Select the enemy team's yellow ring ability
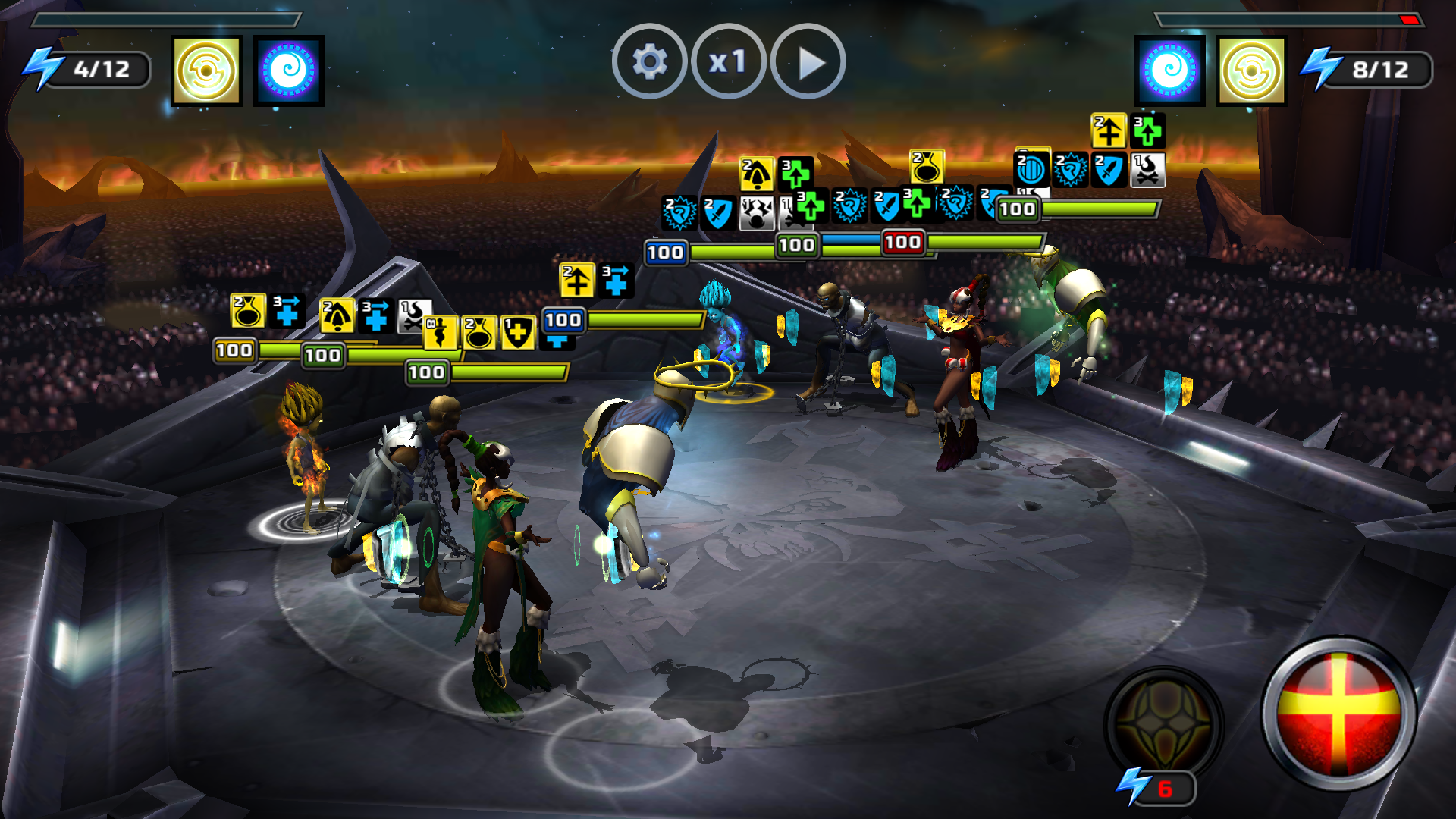This screenshot has height=819, width=1456. [1252, 71]
